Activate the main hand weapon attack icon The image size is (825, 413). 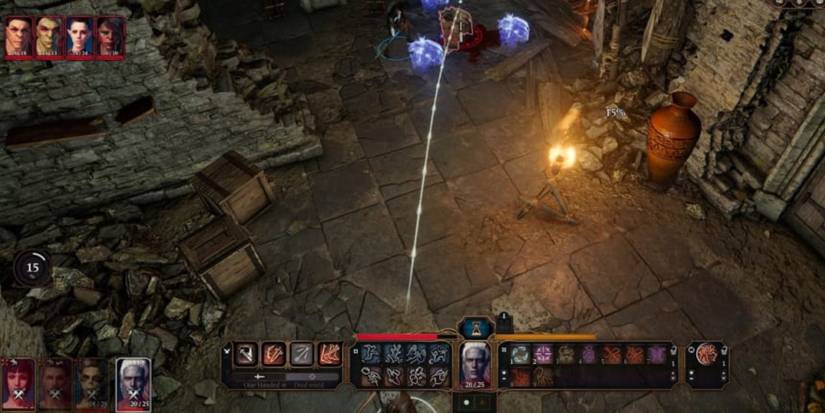pyautogui.click(x=246, y=353)
